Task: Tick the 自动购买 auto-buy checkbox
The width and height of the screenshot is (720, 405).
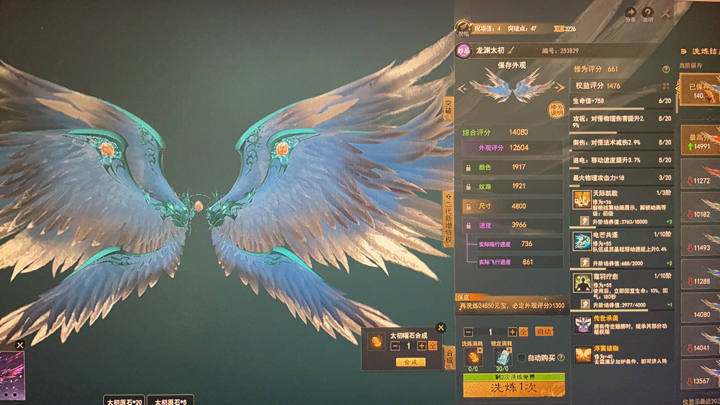Action: pyautogui.click(x=522, y=356)
